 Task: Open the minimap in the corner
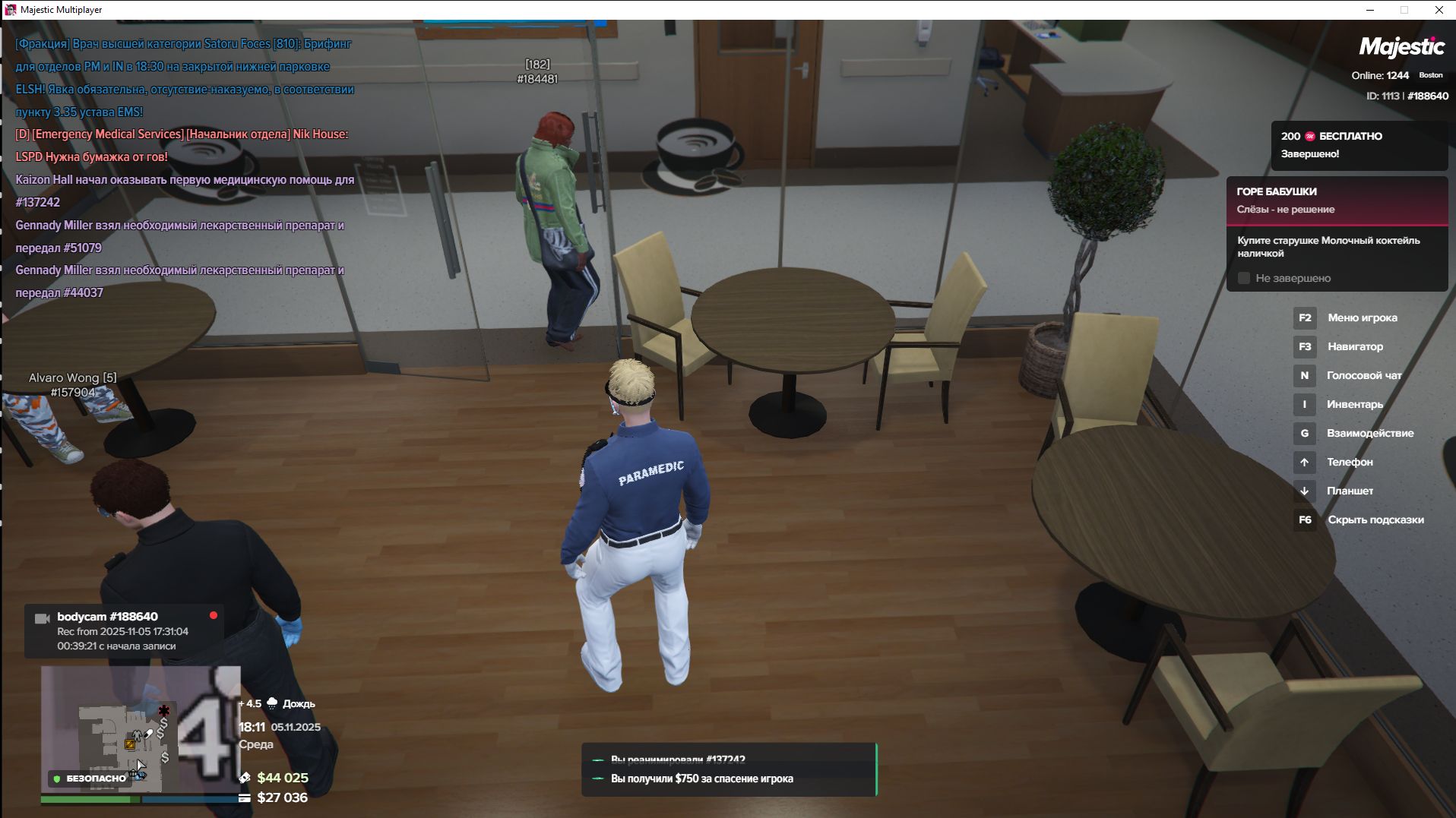(x=141, y=729)
